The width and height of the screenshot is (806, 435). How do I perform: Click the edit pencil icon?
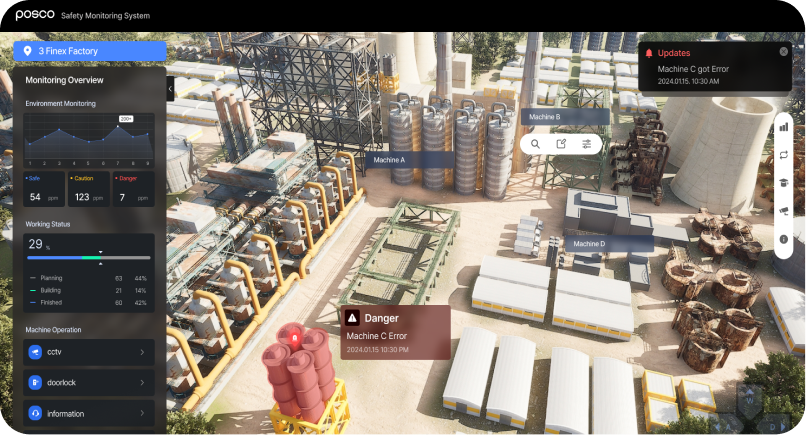[561, 144]
